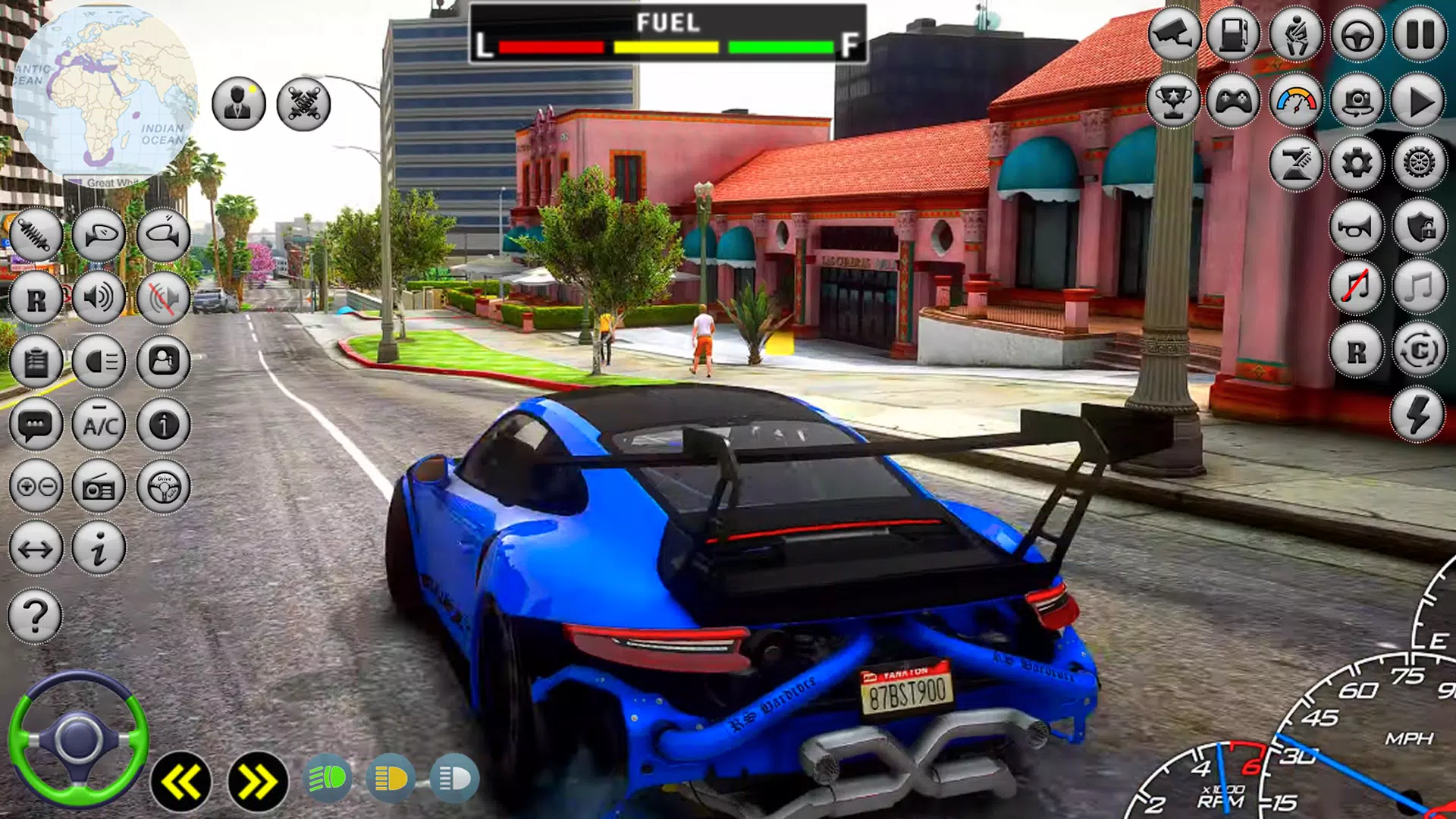Screen dimensions: 1456x819
Task: Open the radio button
Action: (x=99, y=487)
